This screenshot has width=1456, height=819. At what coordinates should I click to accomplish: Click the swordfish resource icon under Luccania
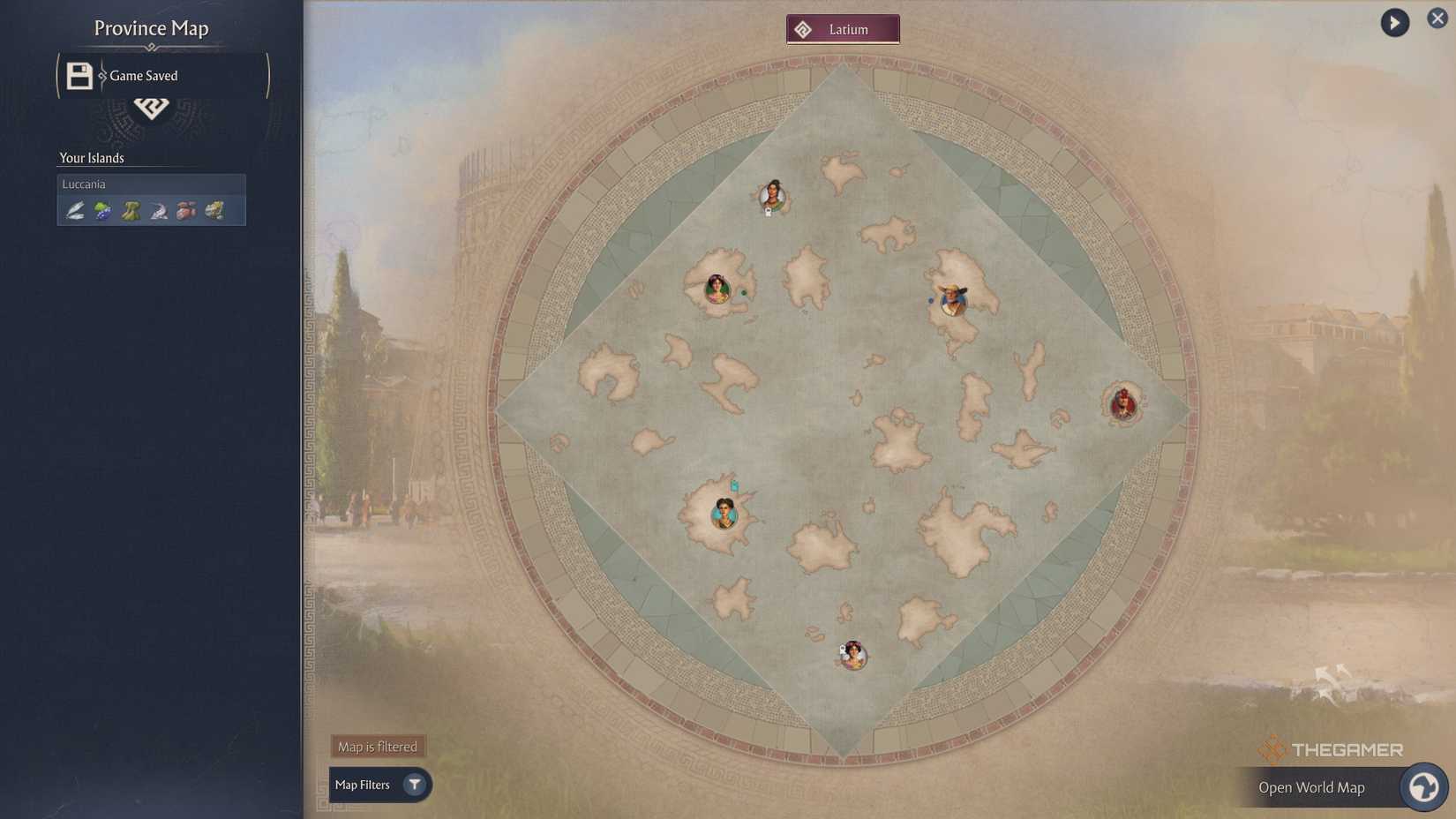tap(158, 210)
